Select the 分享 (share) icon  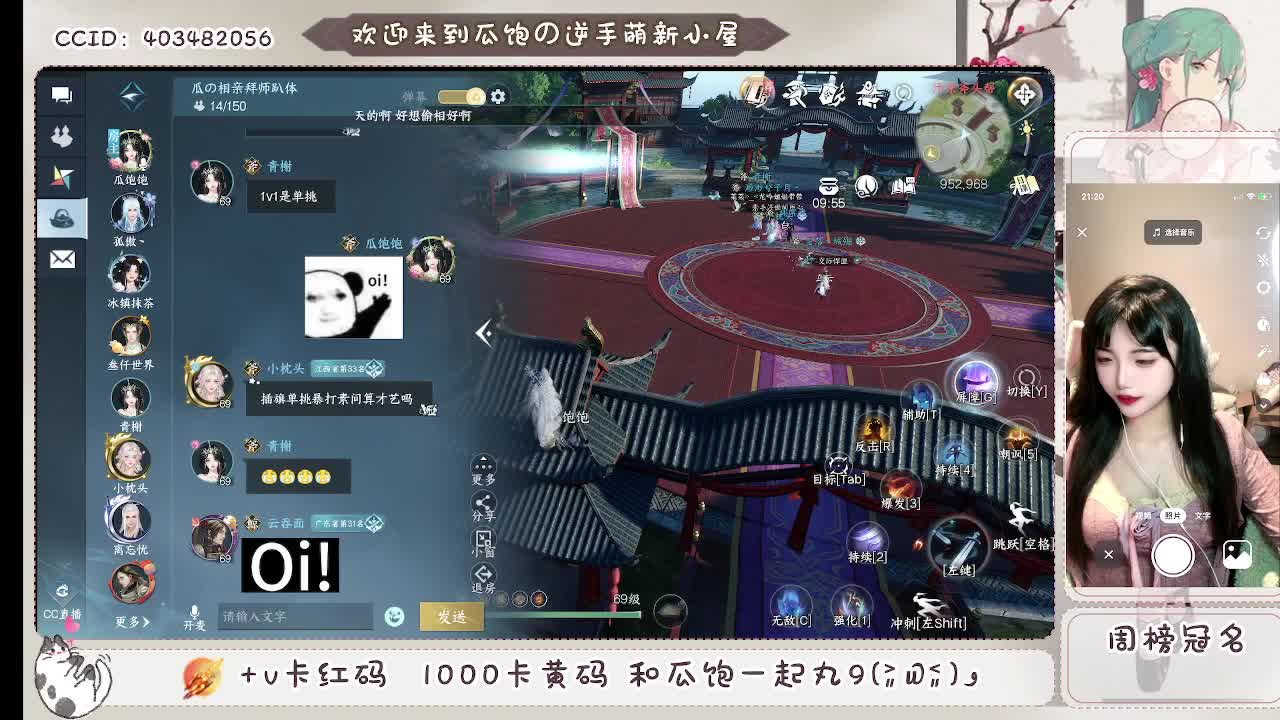483,503
